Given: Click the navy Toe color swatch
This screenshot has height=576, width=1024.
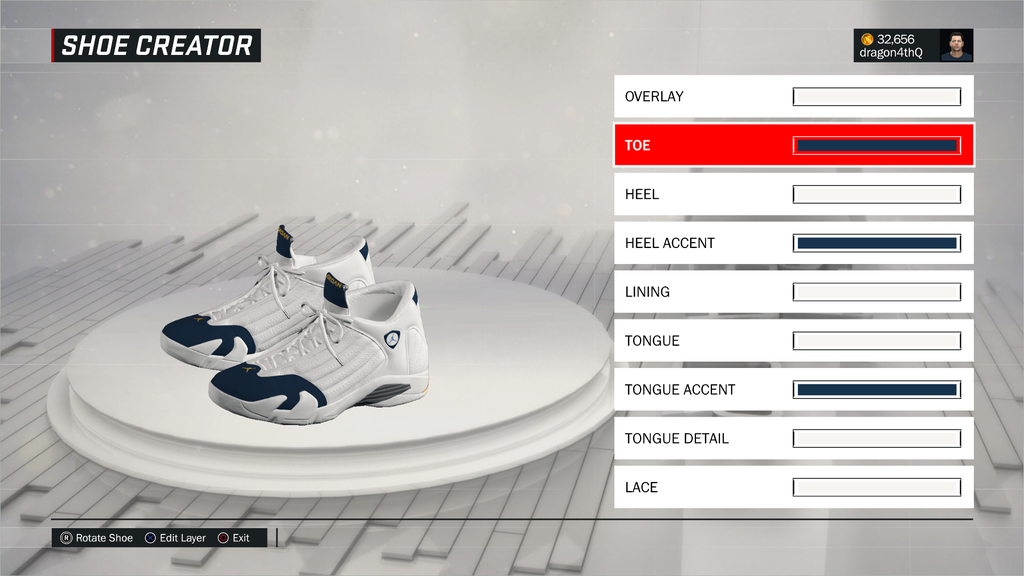Looking at the screenshot, I should coord(877,146).
